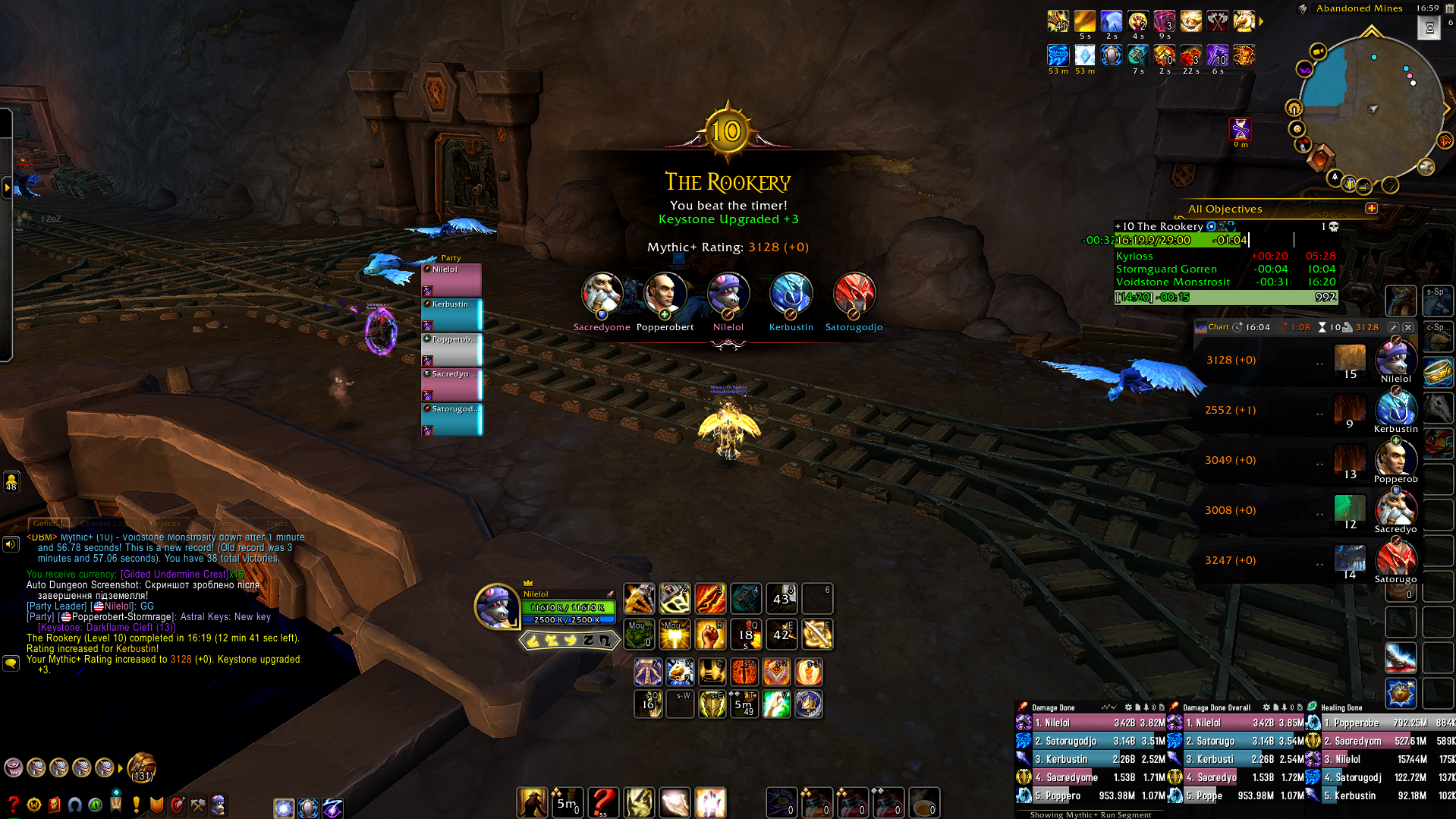Select Nilelol's row in Damage Done meter
Viewport: 1456px width, 819px height.
pos(1090,723)
